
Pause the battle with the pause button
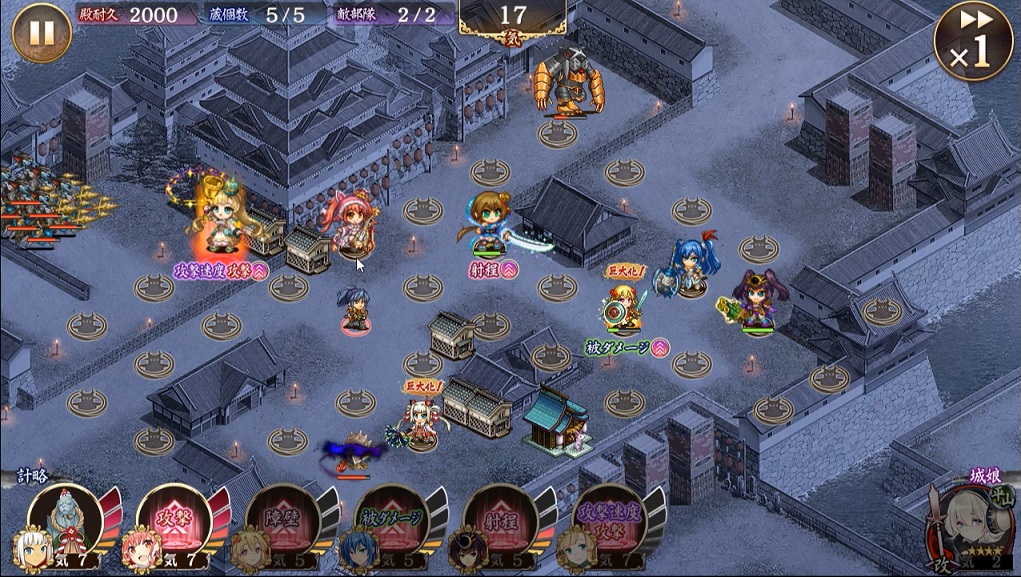(41, 33)
